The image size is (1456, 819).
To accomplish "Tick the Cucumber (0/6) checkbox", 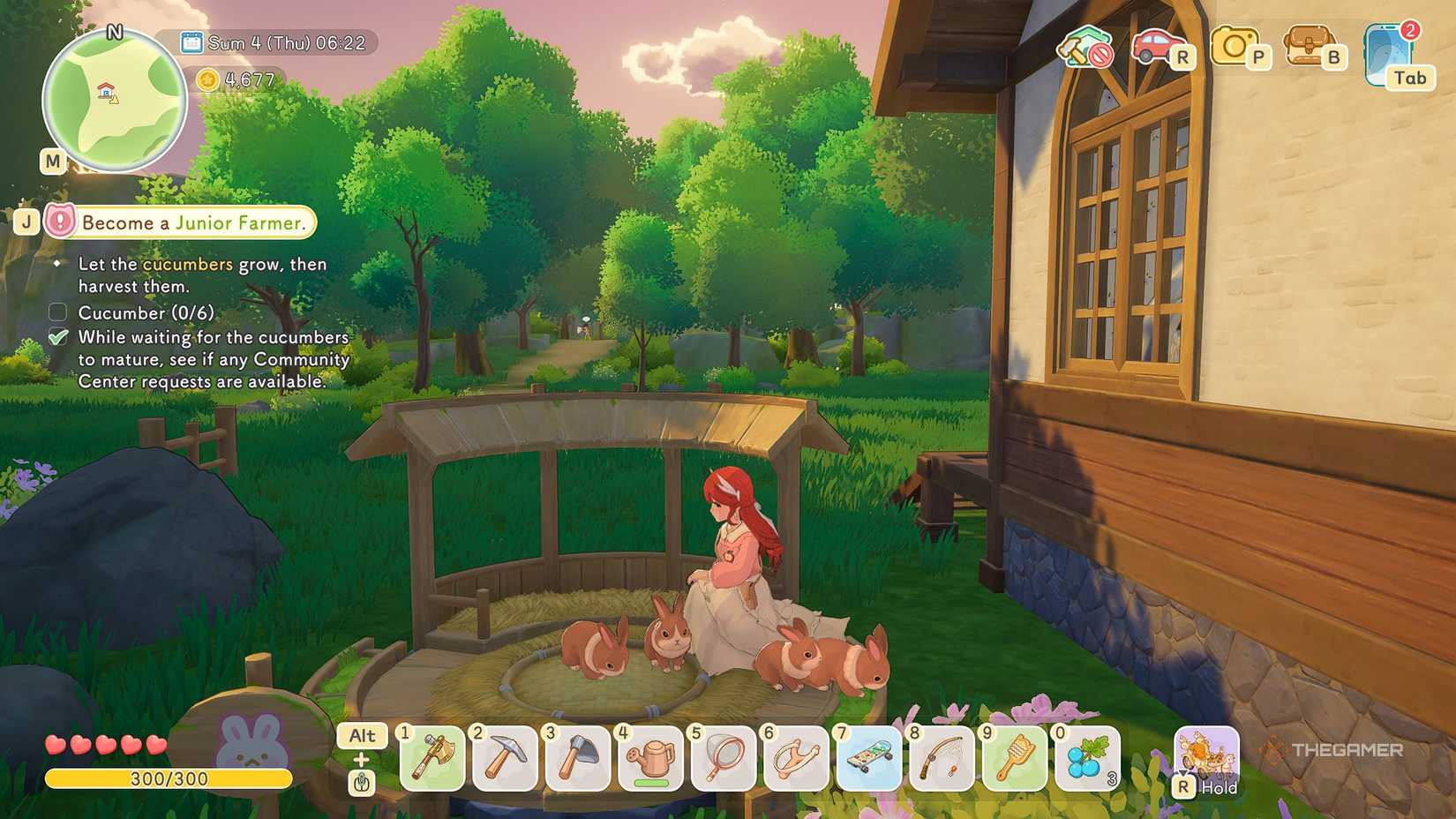I will click(57, 312).
